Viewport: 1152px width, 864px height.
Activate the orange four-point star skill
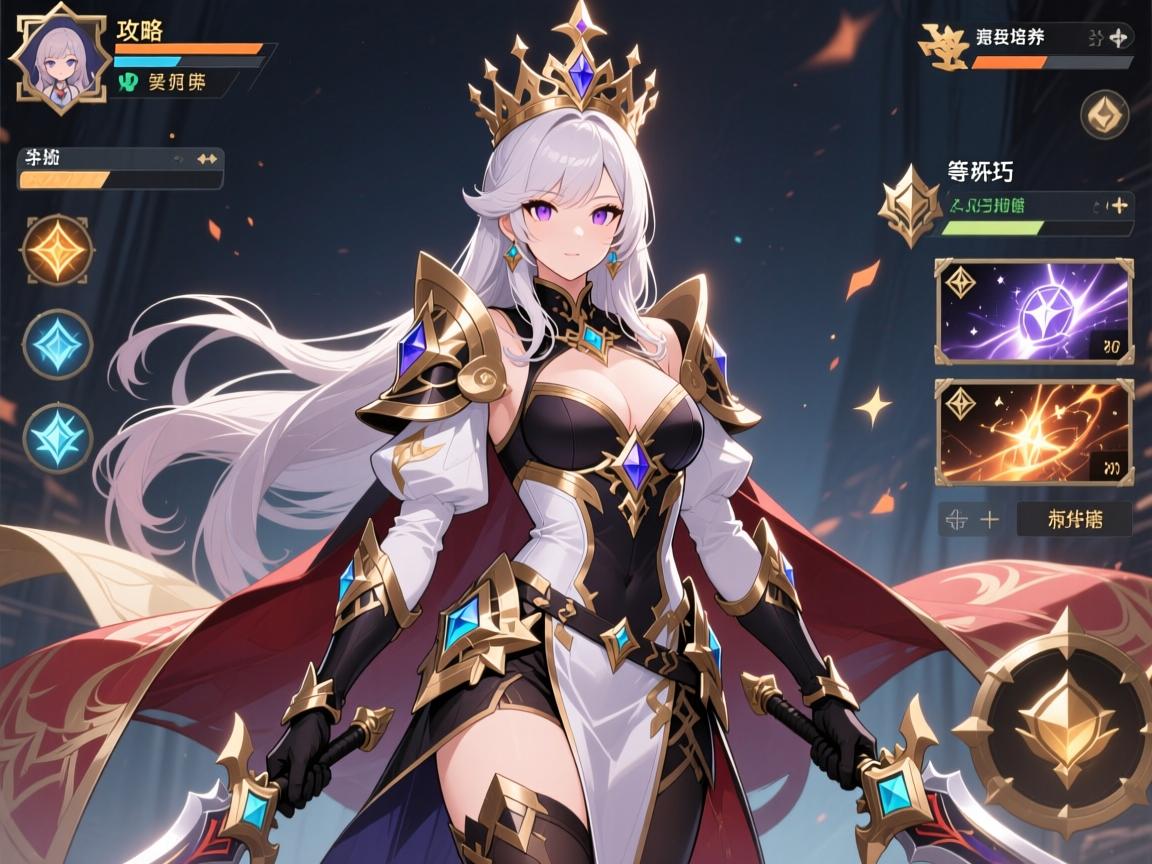click(x=57, y=249)
